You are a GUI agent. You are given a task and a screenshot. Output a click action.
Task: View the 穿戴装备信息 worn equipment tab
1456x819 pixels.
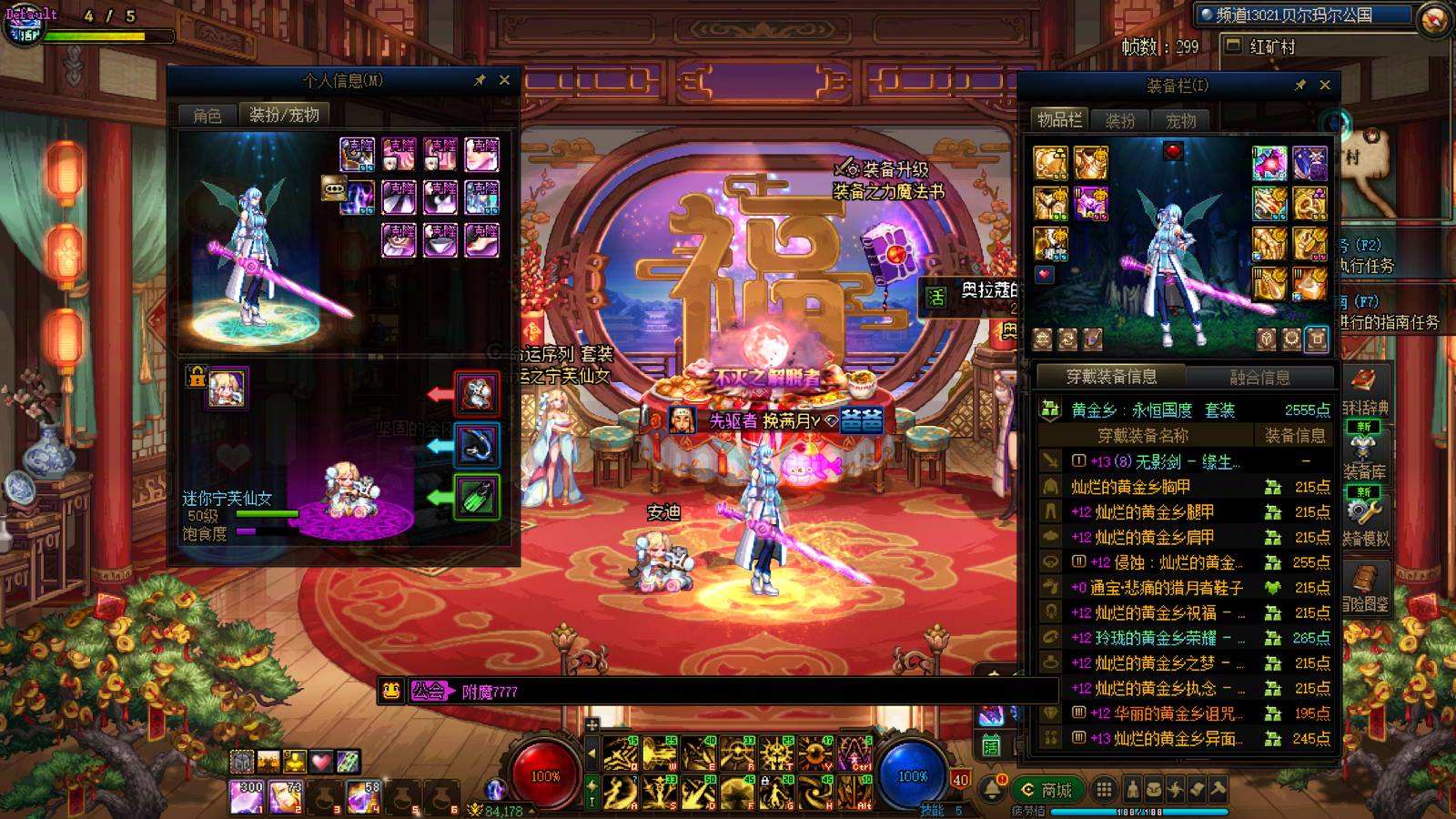[1112, 377]
